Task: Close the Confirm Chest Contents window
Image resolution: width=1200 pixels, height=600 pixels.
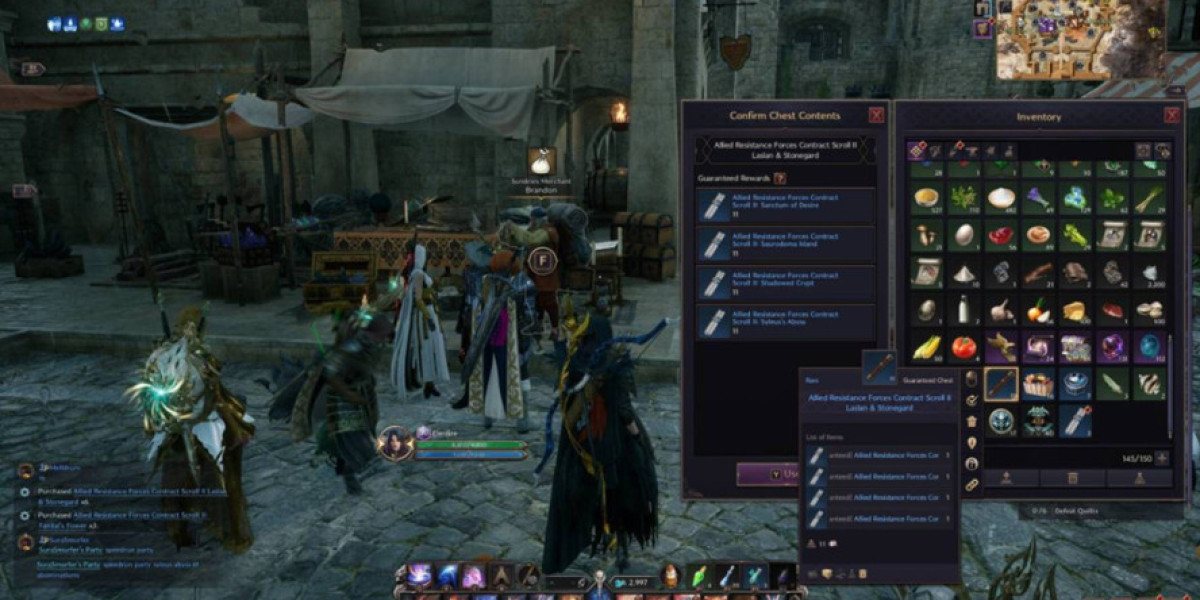Action: coord(876,116)
